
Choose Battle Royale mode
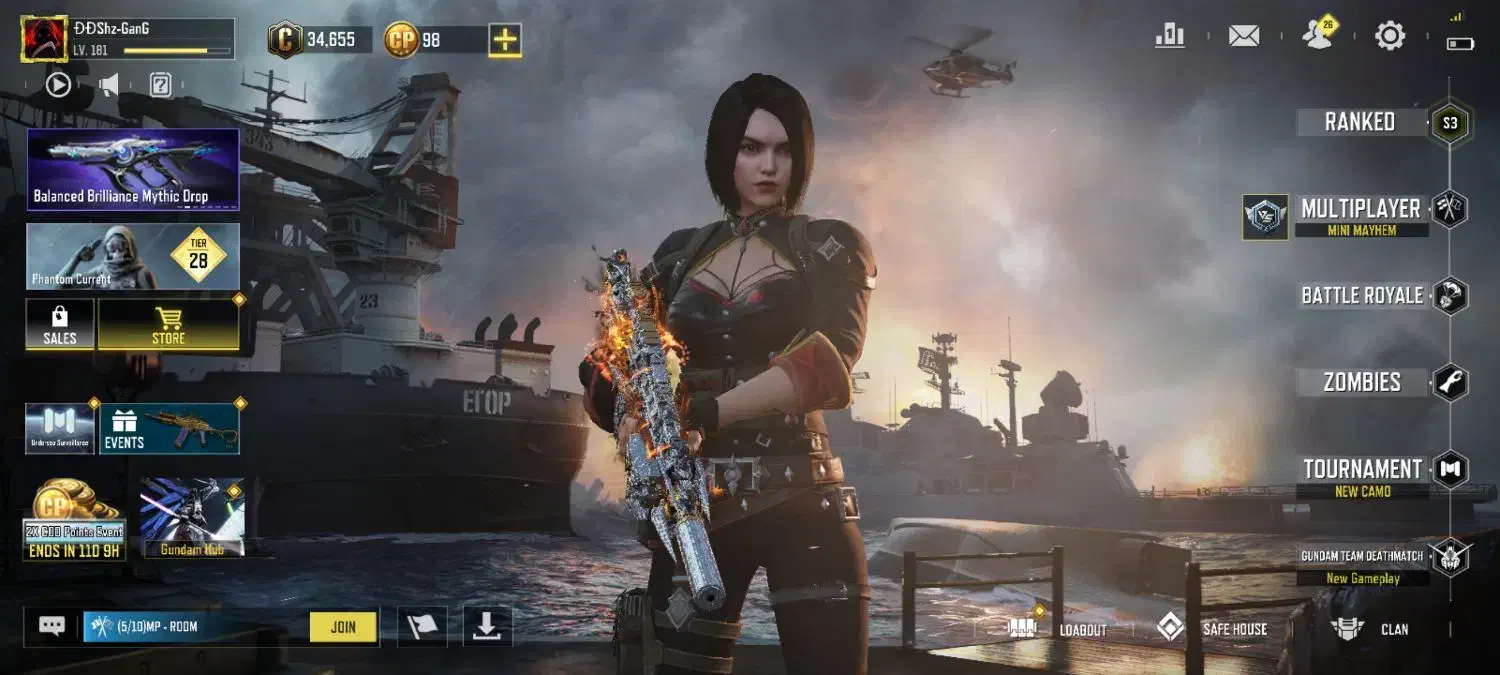1362,296
